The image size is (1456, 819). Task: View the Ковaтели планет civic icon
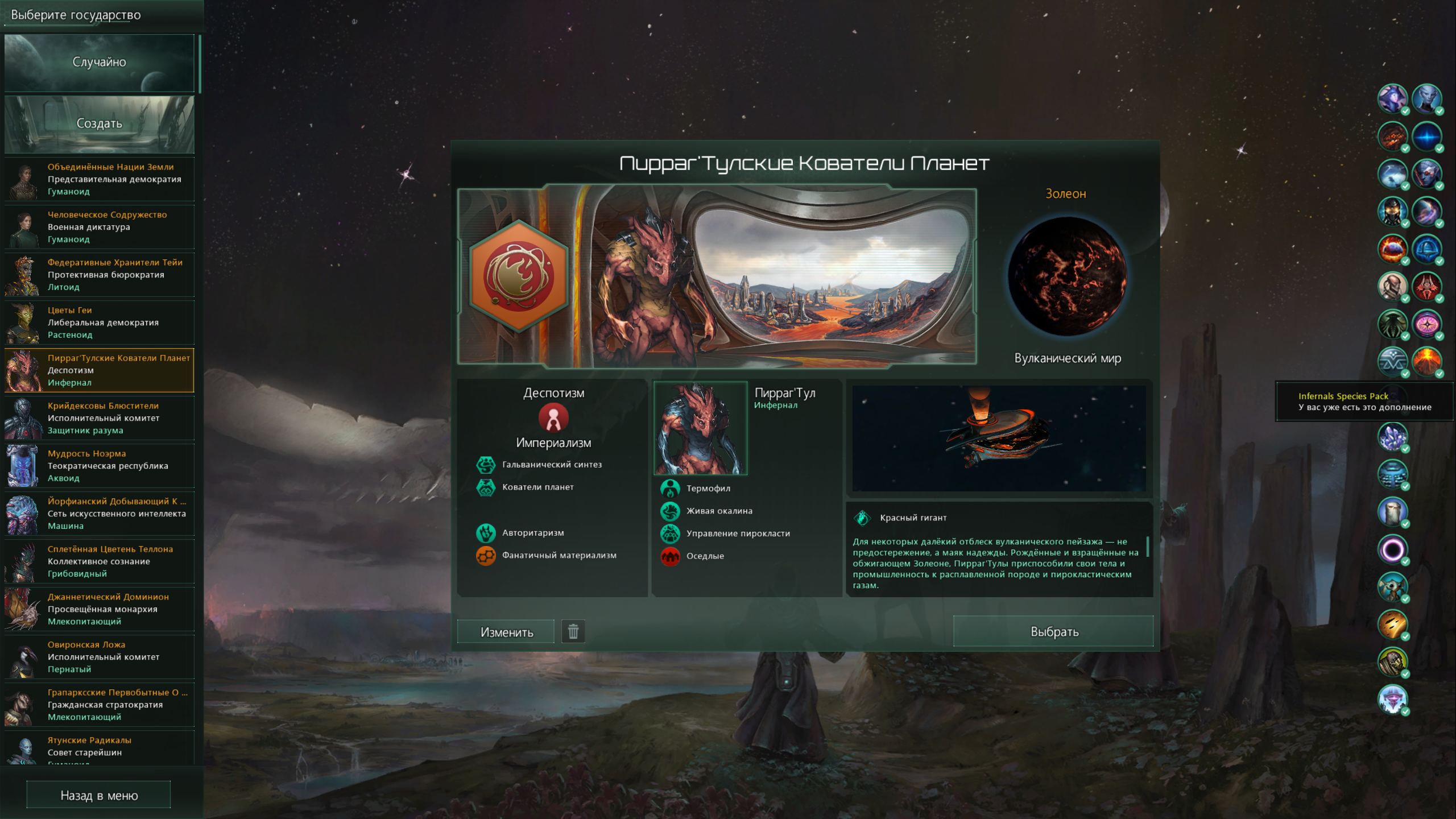pos(486,487)
